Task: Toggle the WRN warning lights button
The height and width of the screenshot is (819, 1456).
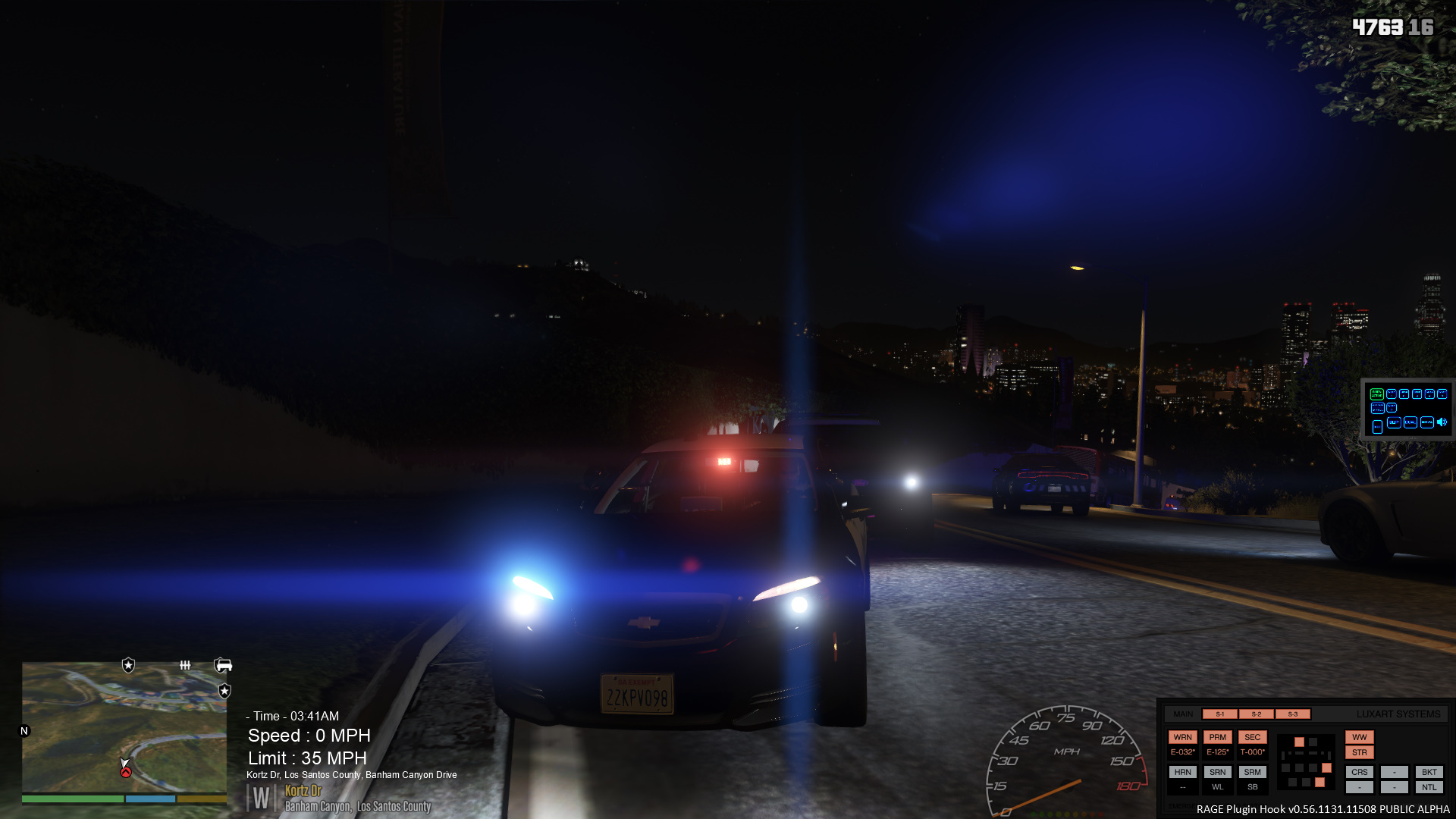Action: coord(1182,737)
